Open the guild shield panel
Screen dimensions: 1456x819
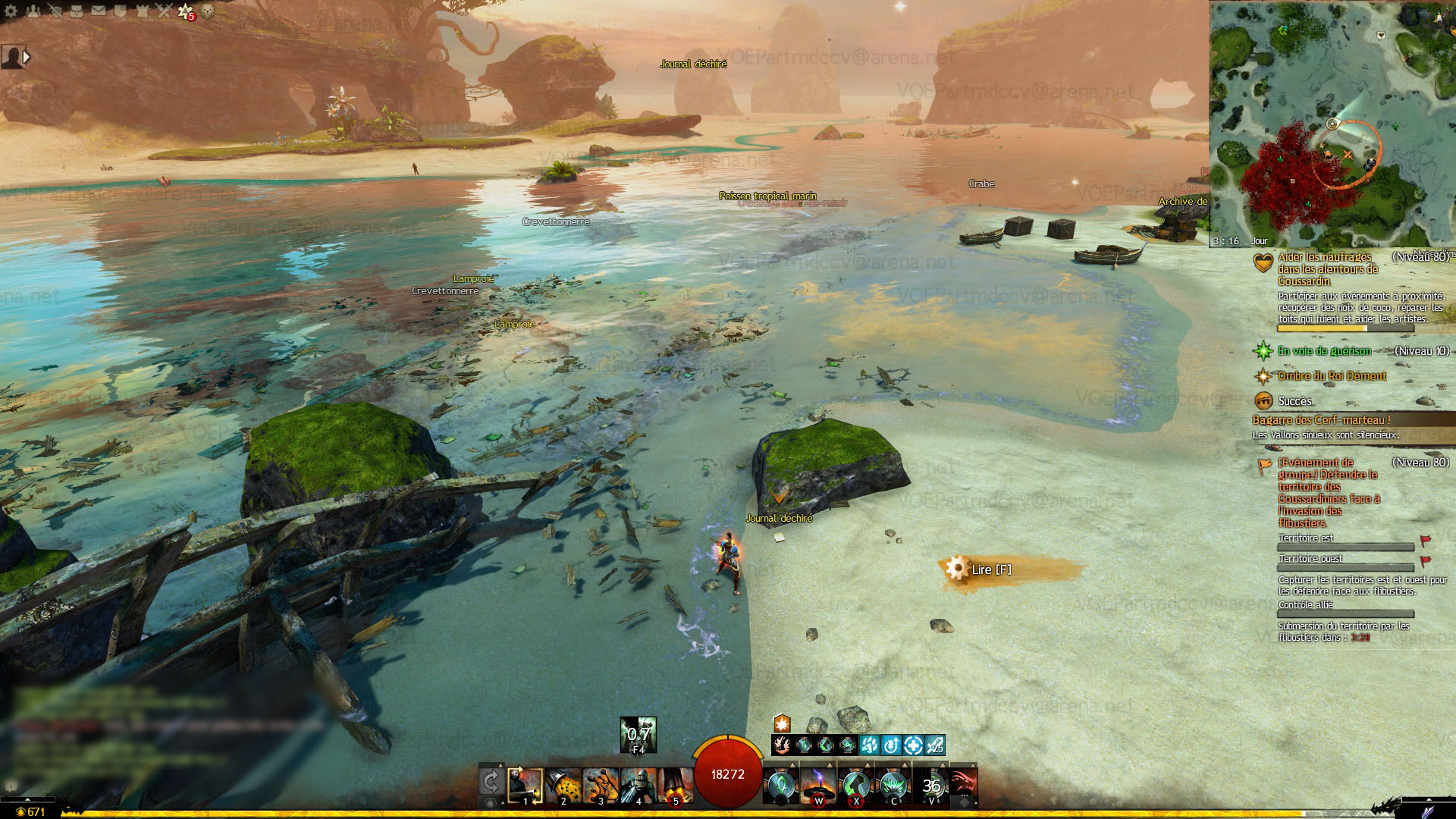[x=120, y=11]
